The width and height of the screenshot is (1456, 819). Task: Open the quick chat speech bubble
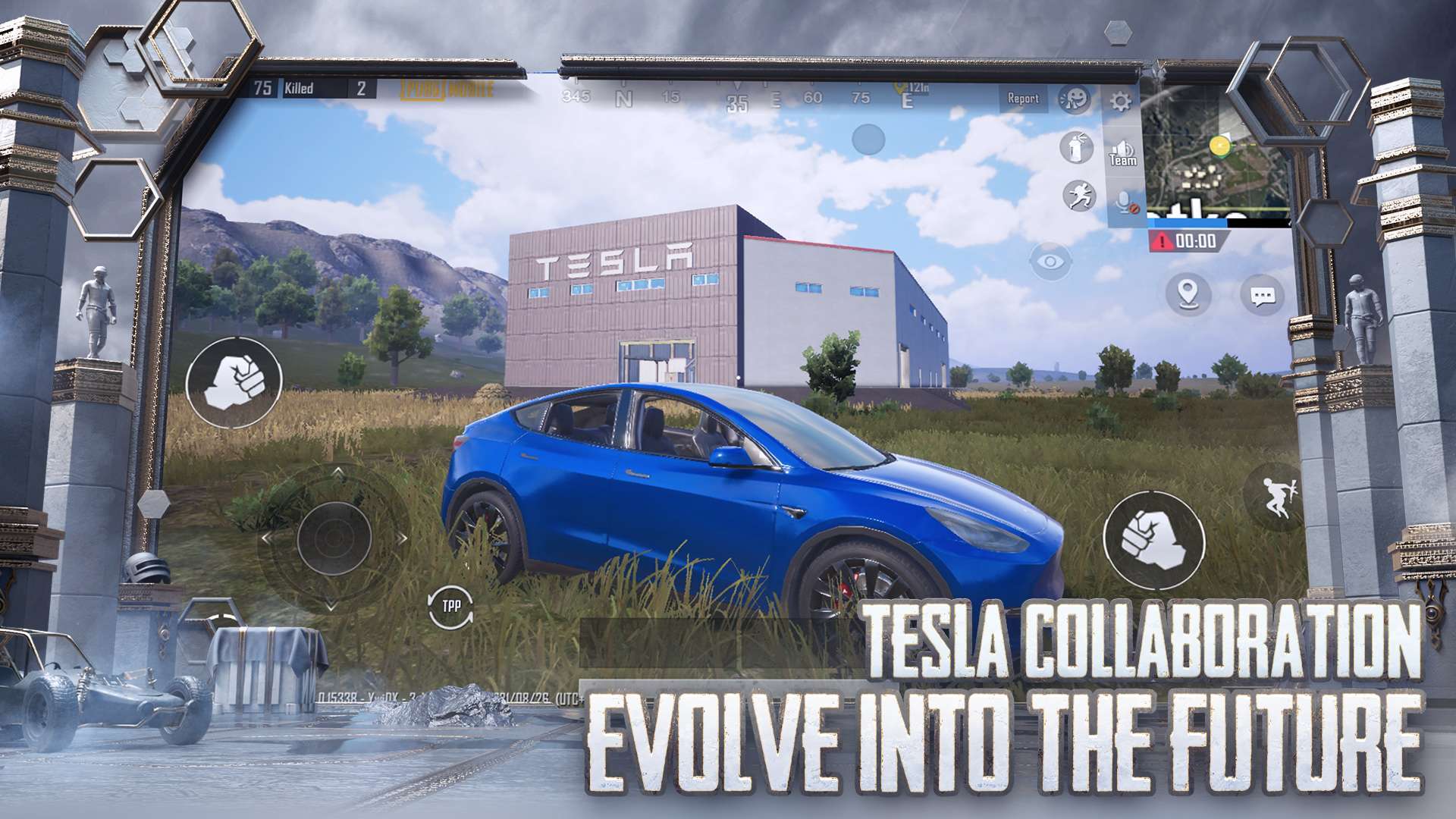tap(1263, 296)
